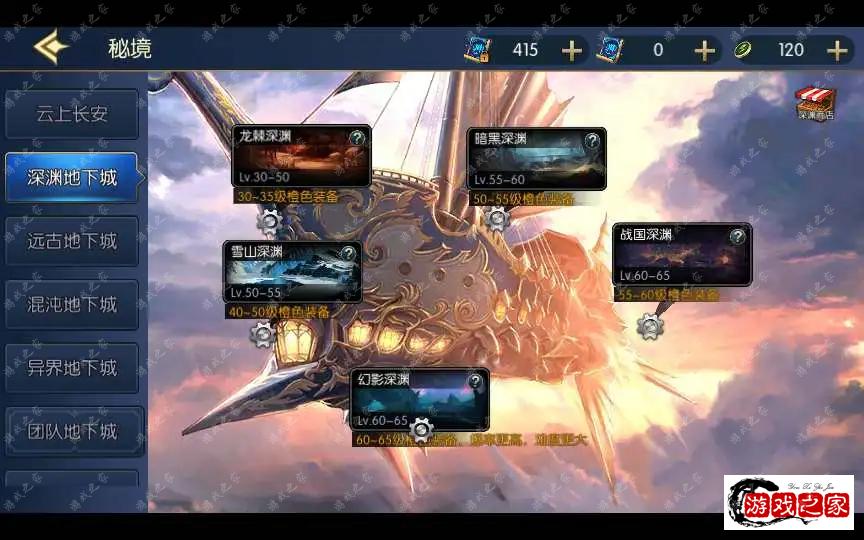864x540 pixels.
Task: Add more of the 120 green coin currency
Action: pos(837,50)
